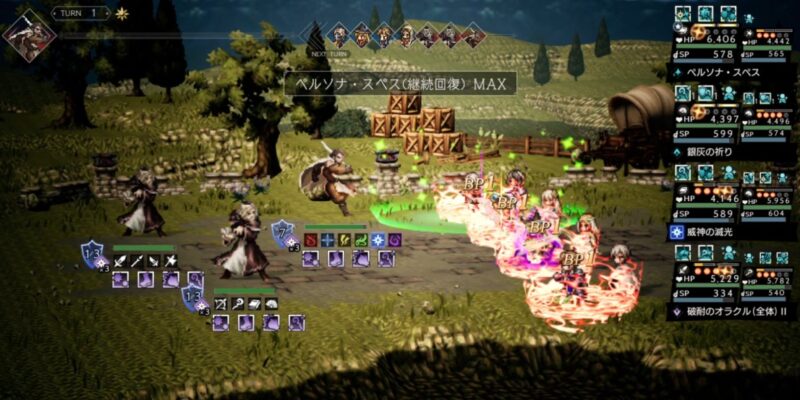The width and height of the screenshot is (800, 400).
Task: Switch to back-row member with 5,956 HP
Action: pyautogui.click(x=770, y=198)
